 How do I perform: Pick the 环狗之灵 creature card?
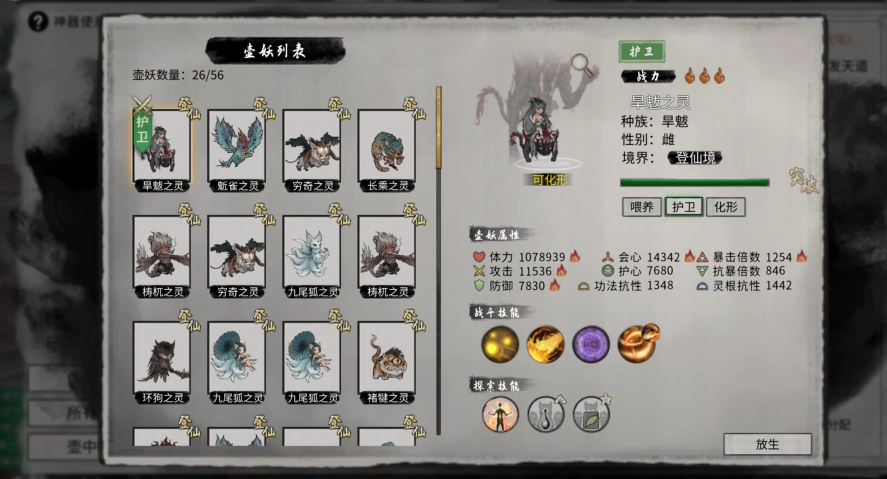[x=161, y=358]
